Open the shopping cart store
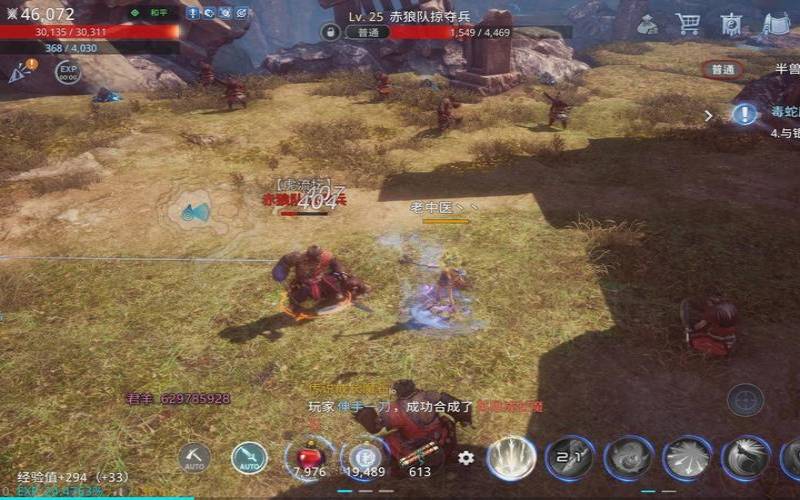800x500 pixels. 687,22
